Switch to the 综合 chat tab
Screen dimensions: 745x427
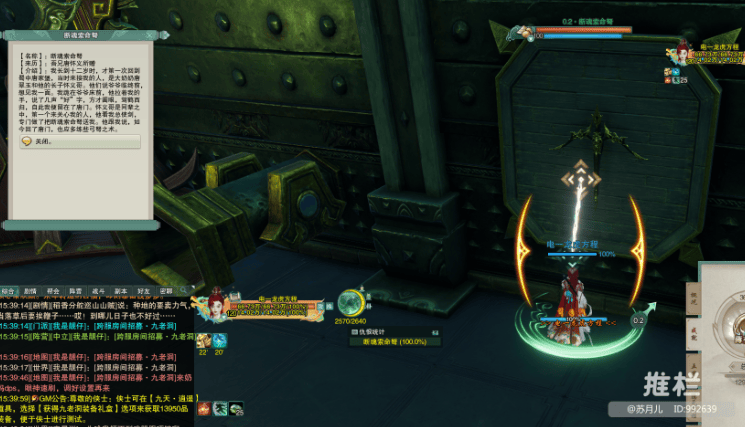tap(8, 292)
